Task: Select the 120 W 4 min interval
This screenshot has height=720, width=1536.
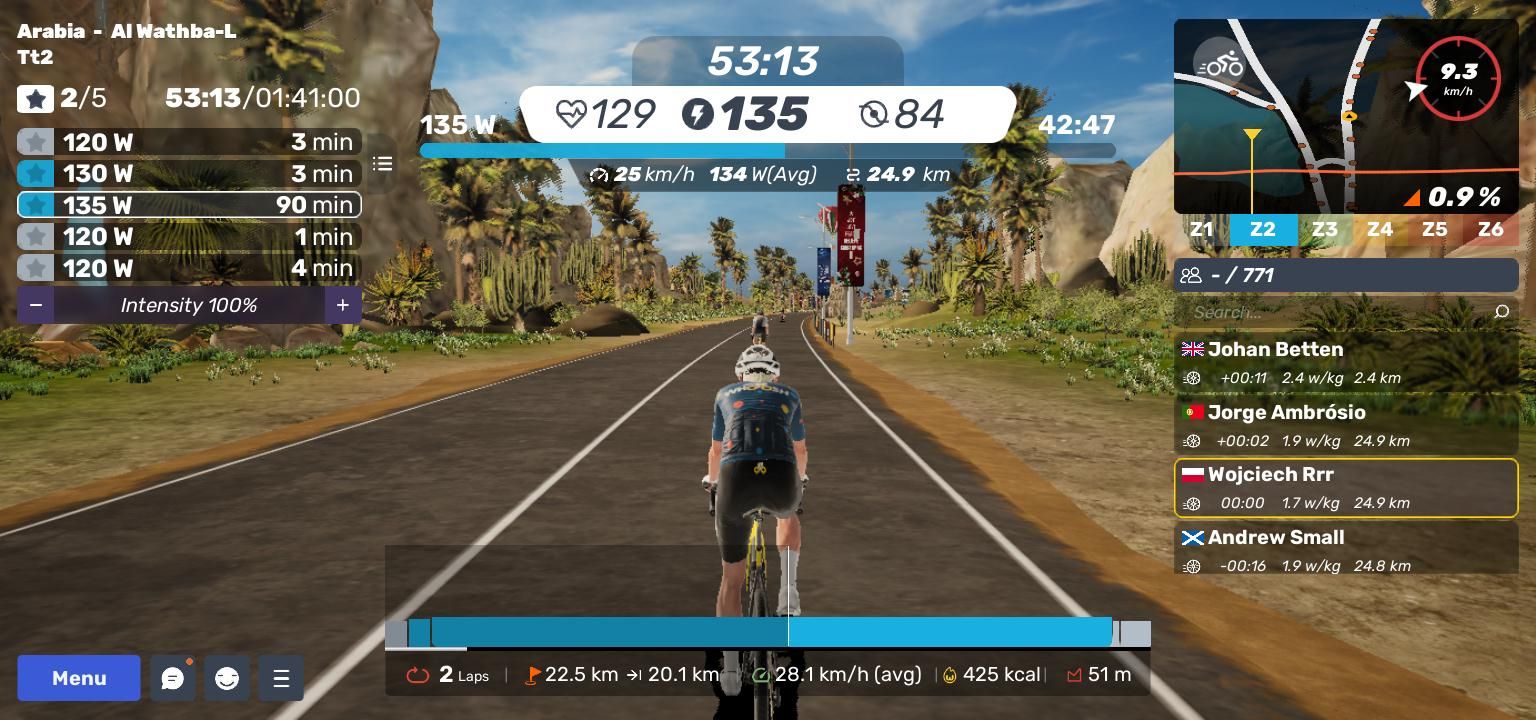Action: pos(189,268)
